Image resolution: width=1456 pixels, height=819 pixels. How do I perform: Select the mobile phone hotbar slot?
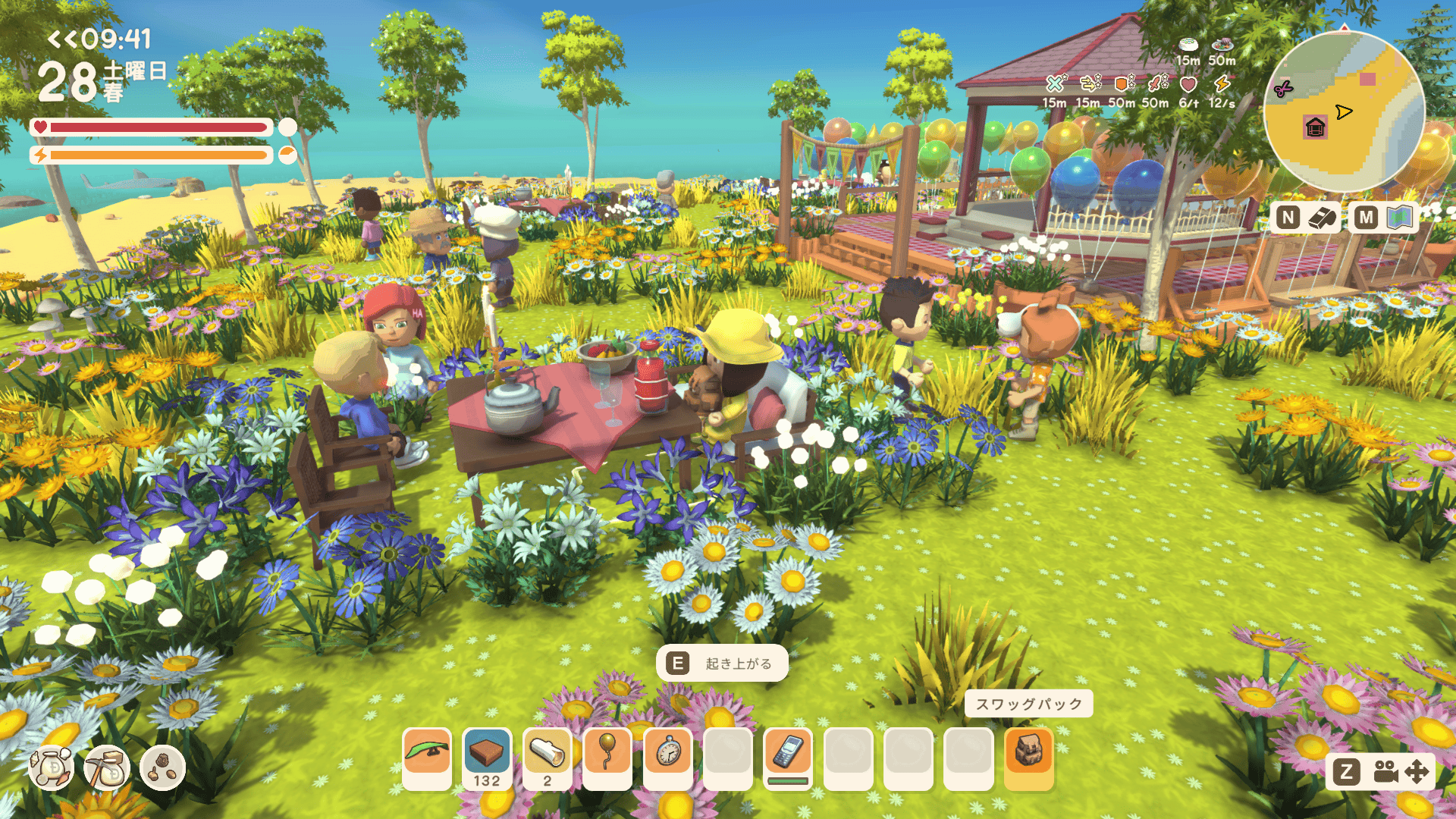click(x=788, y=758)
